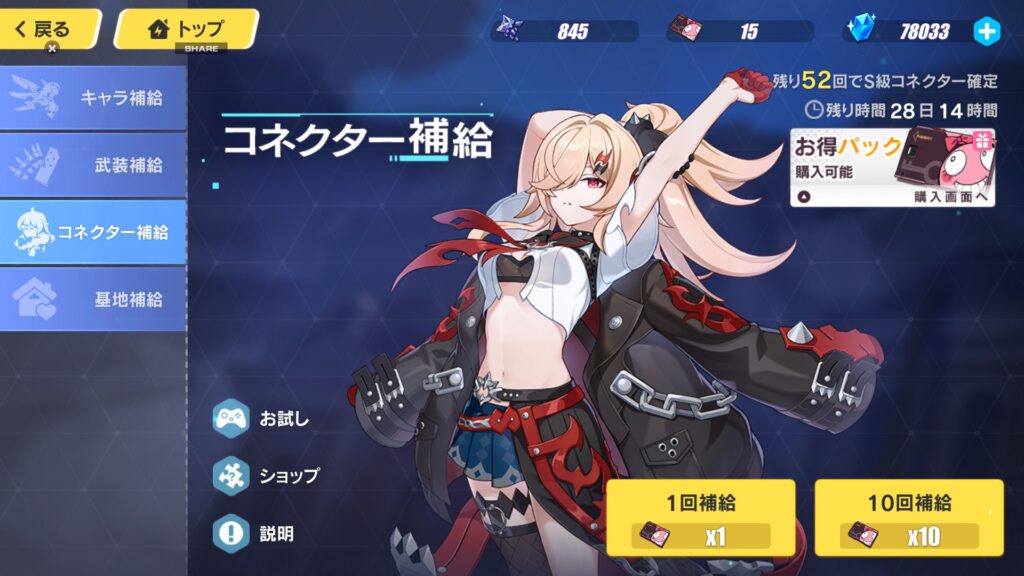Try the お試し trial mode
Viewport: 1024px width, 576px height.
pyautogui.click(x=262, y=418)
